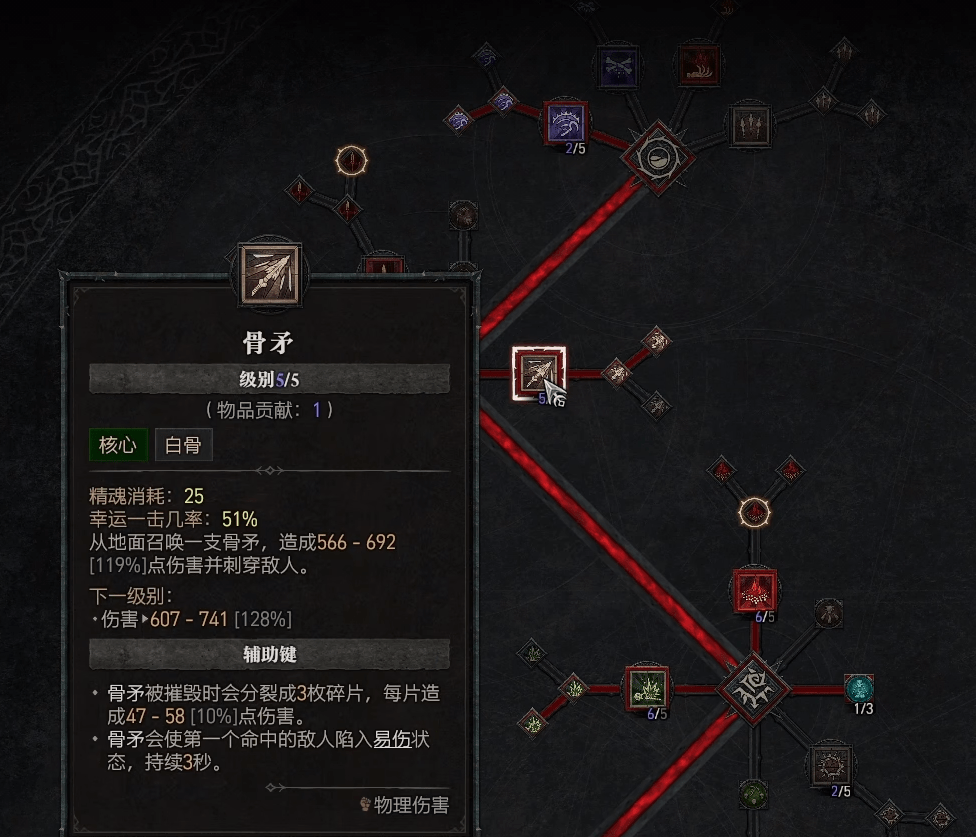
Task: Choose the grey three-spikes skill node
Action: click(x=750, y=123)
